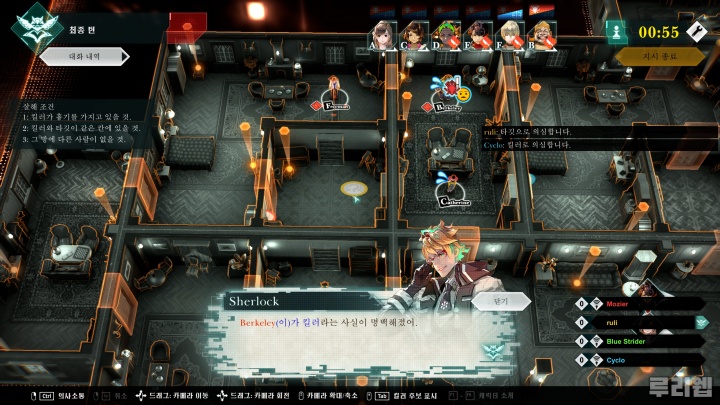Click the green chess pawn icon
The width and height of the screenshot is (720, 405).
click(x=617, y=31)
